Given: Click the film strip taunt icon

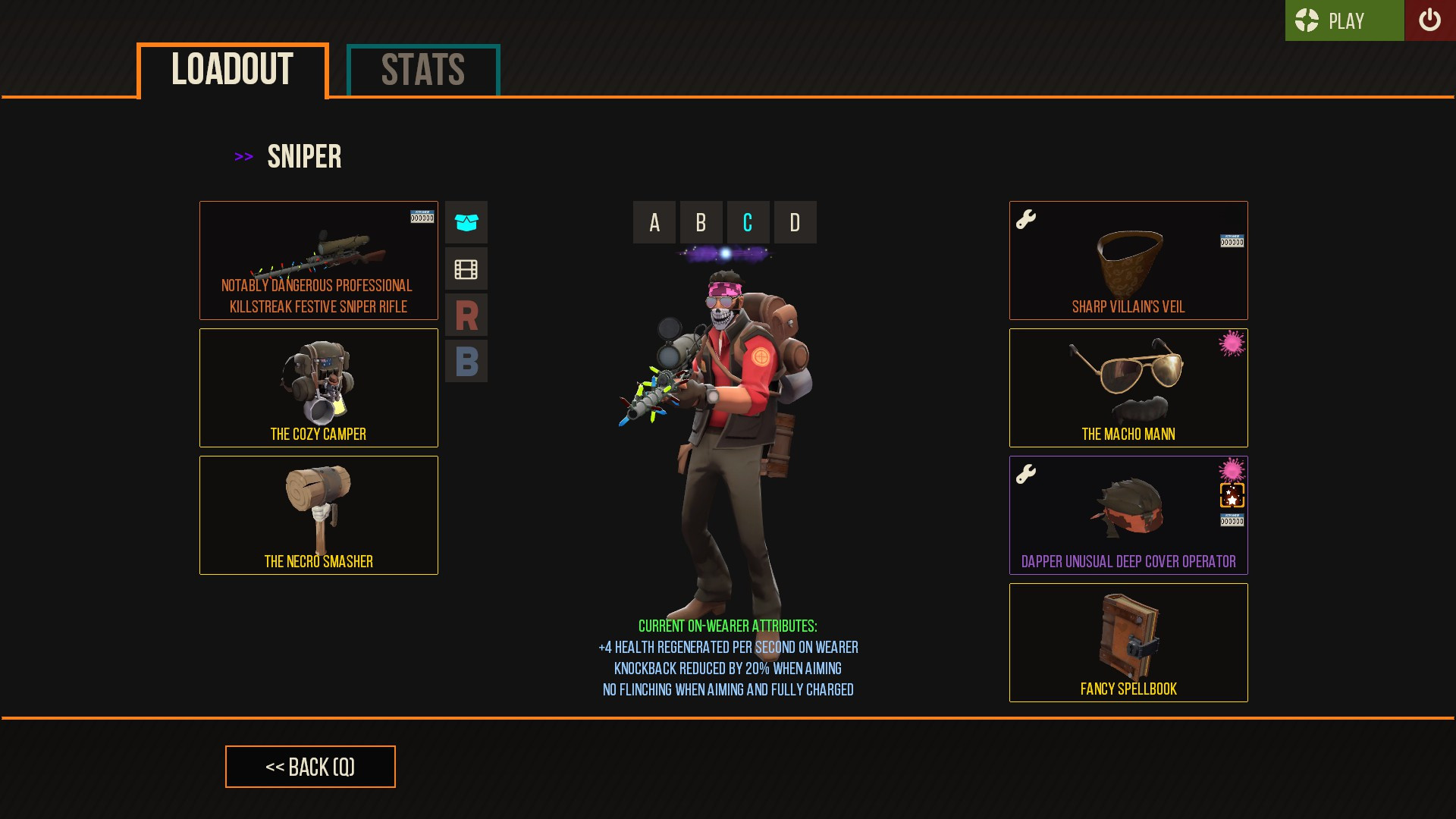Looking at the screenshot, I should click(x=466, y=268).
